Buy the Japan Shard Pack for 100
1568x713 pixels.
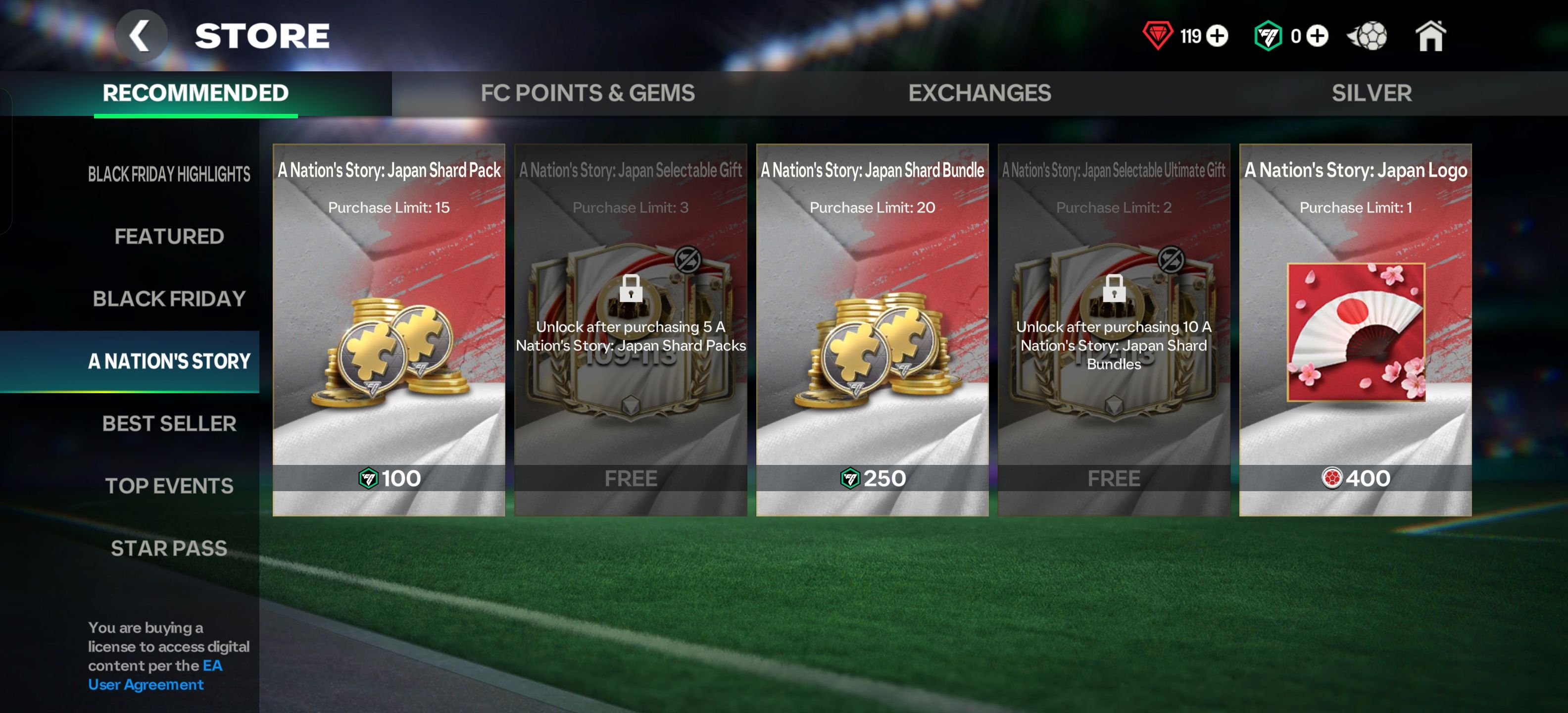click(389, 478)
